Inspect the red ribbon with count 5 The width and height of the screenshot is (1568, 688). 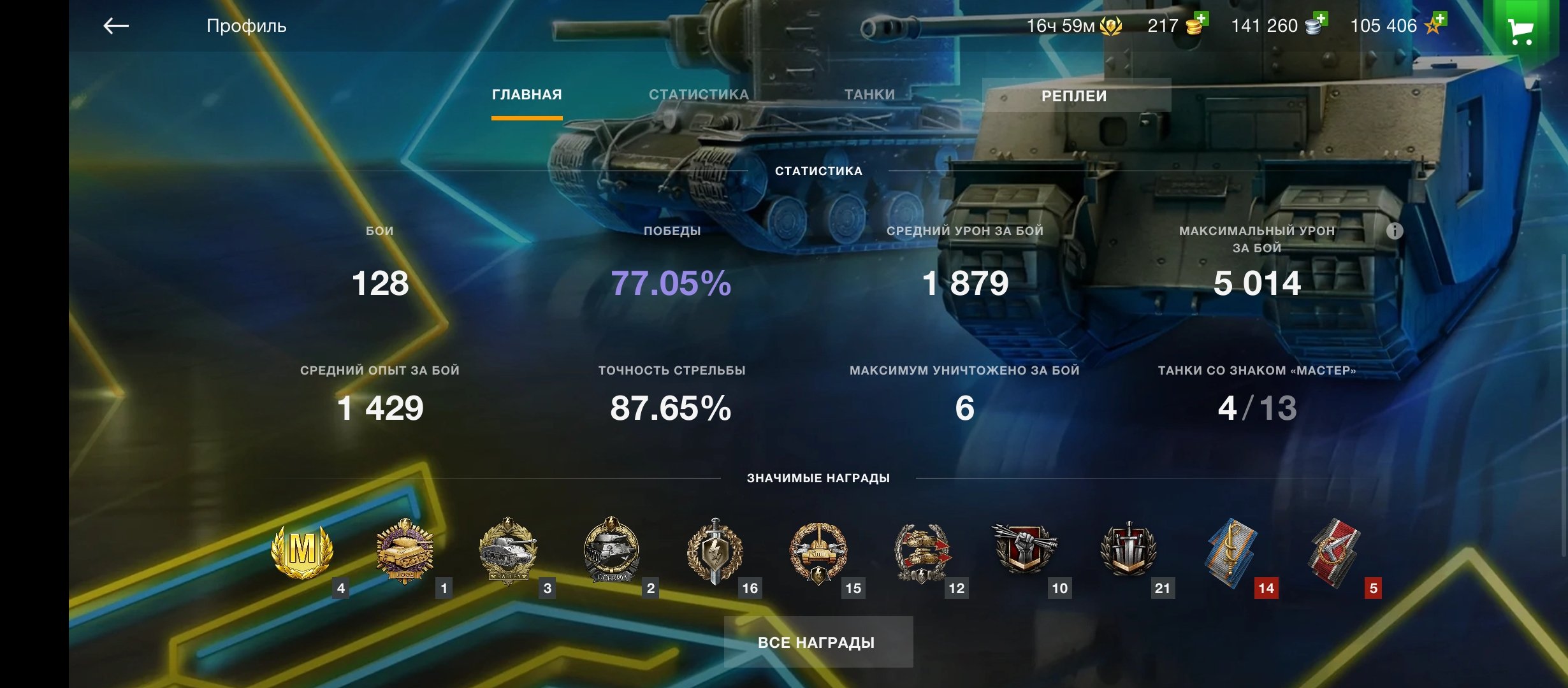1335,552
